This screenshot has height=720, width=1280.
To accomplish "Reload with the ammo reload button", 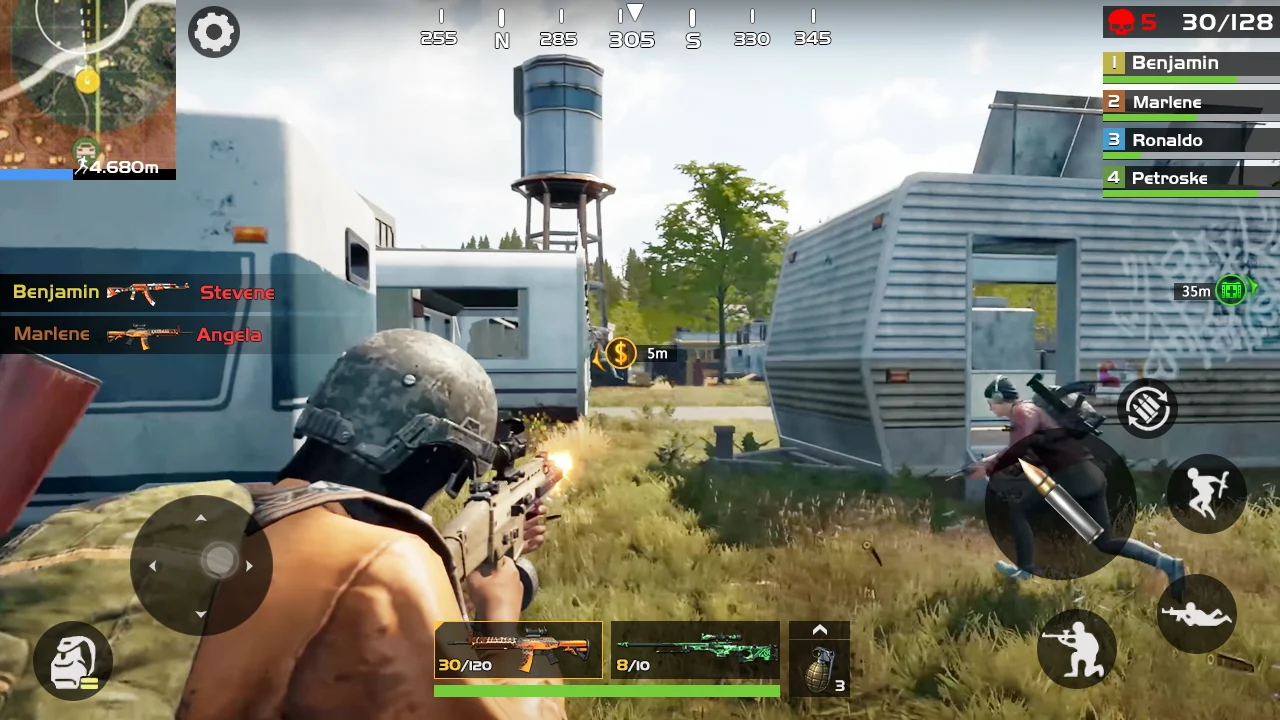I will click(x=1147, y=408).
